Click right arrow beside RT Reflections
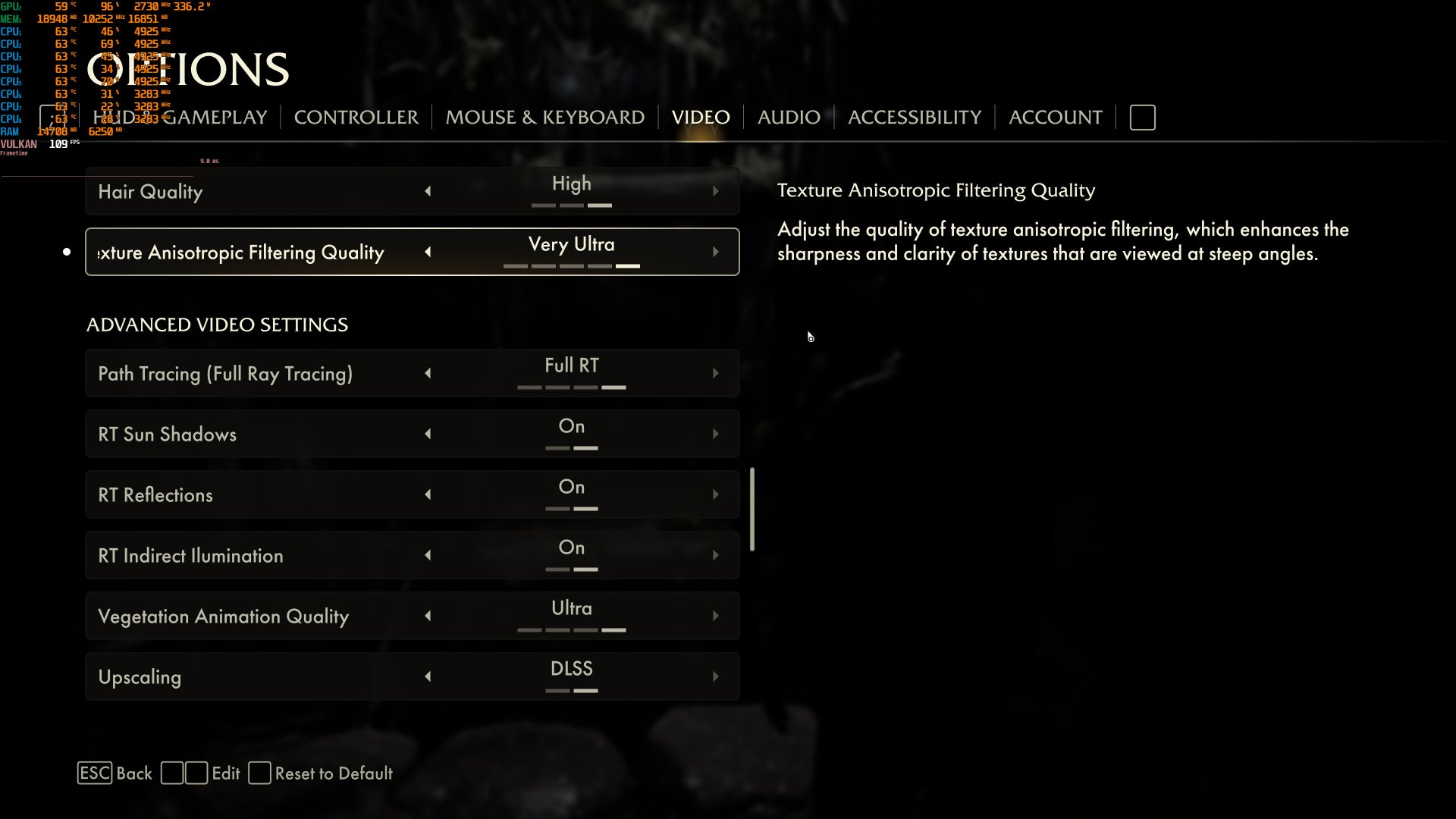This screenshot has height=819, width=1456. pyautogui.click(x=716, y=494)
